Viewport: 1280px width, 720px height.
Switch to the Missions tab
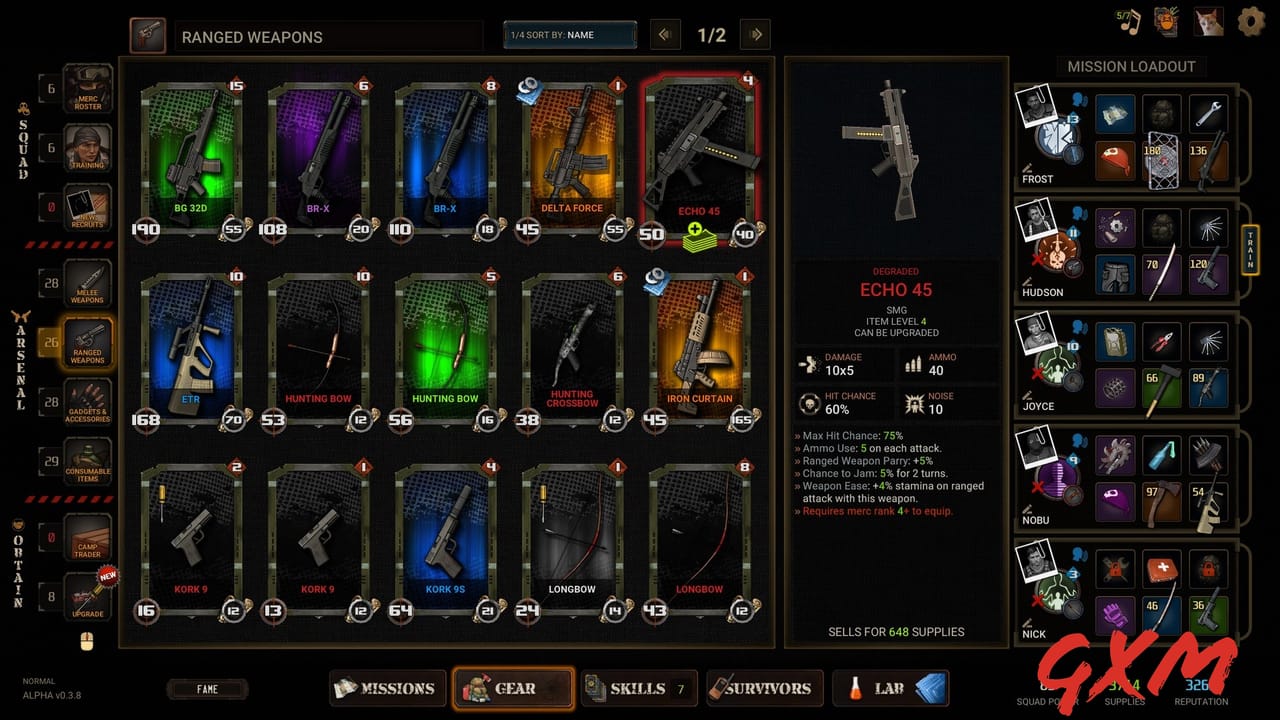pyautogui.click(x=388, y=688)
